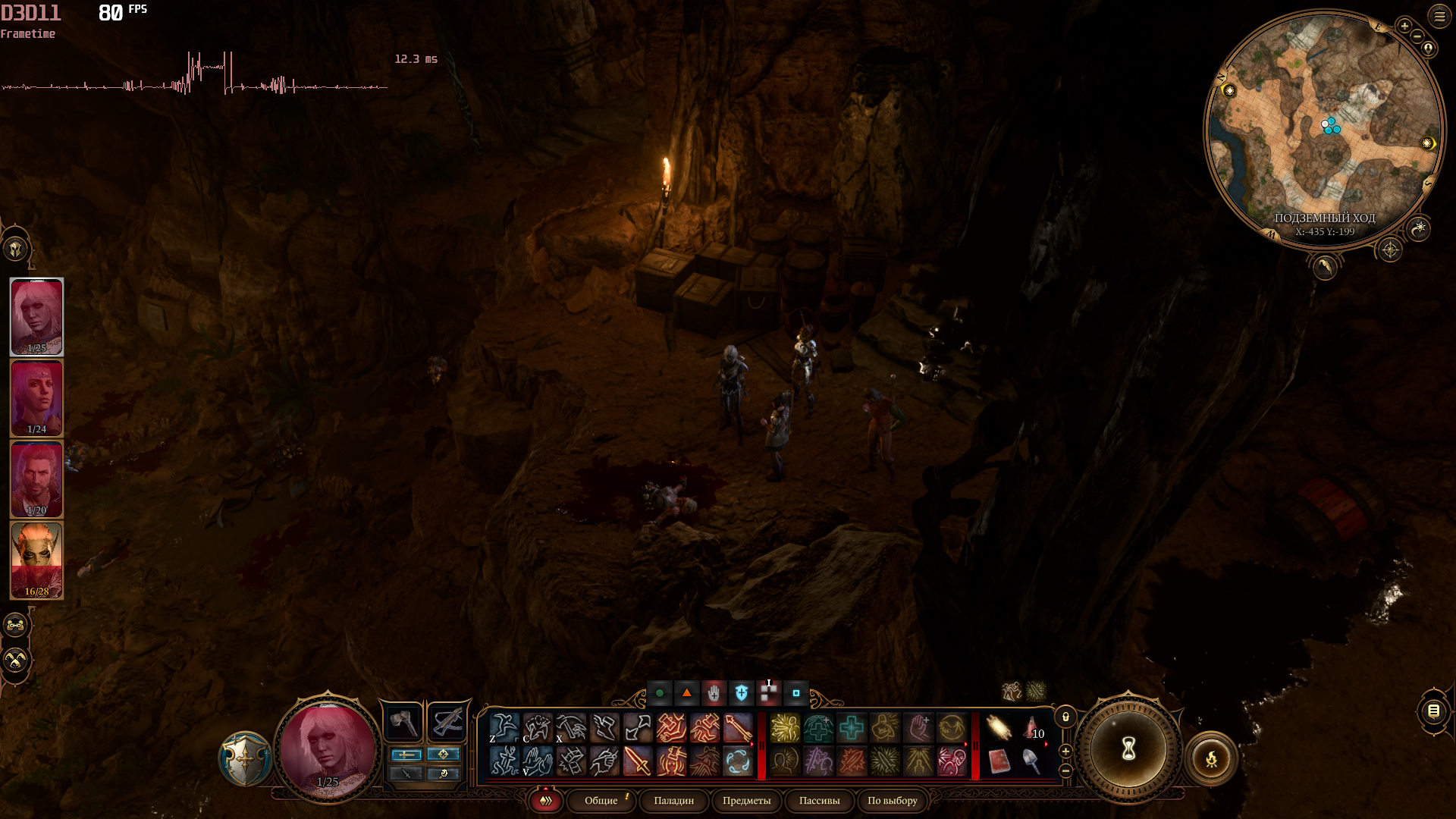
Task: Select the shovel item in the hotbar
Action: point(1032,761)
